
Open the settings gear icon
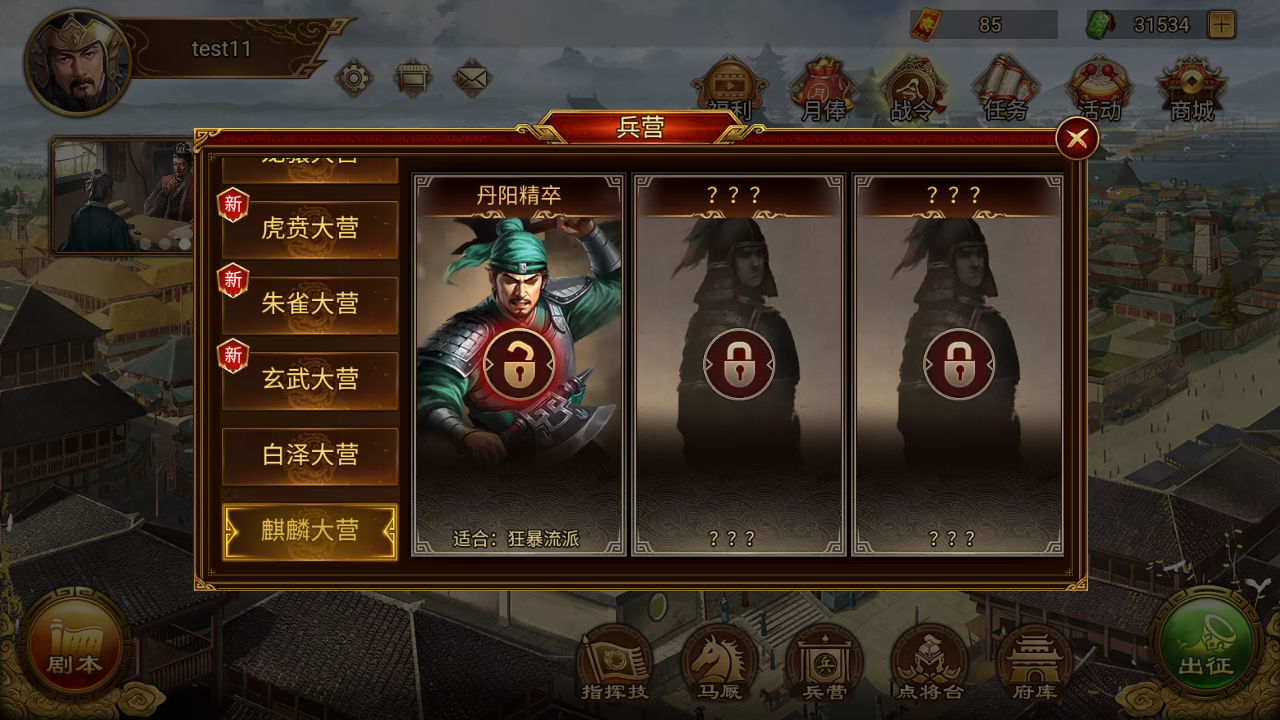355,76
